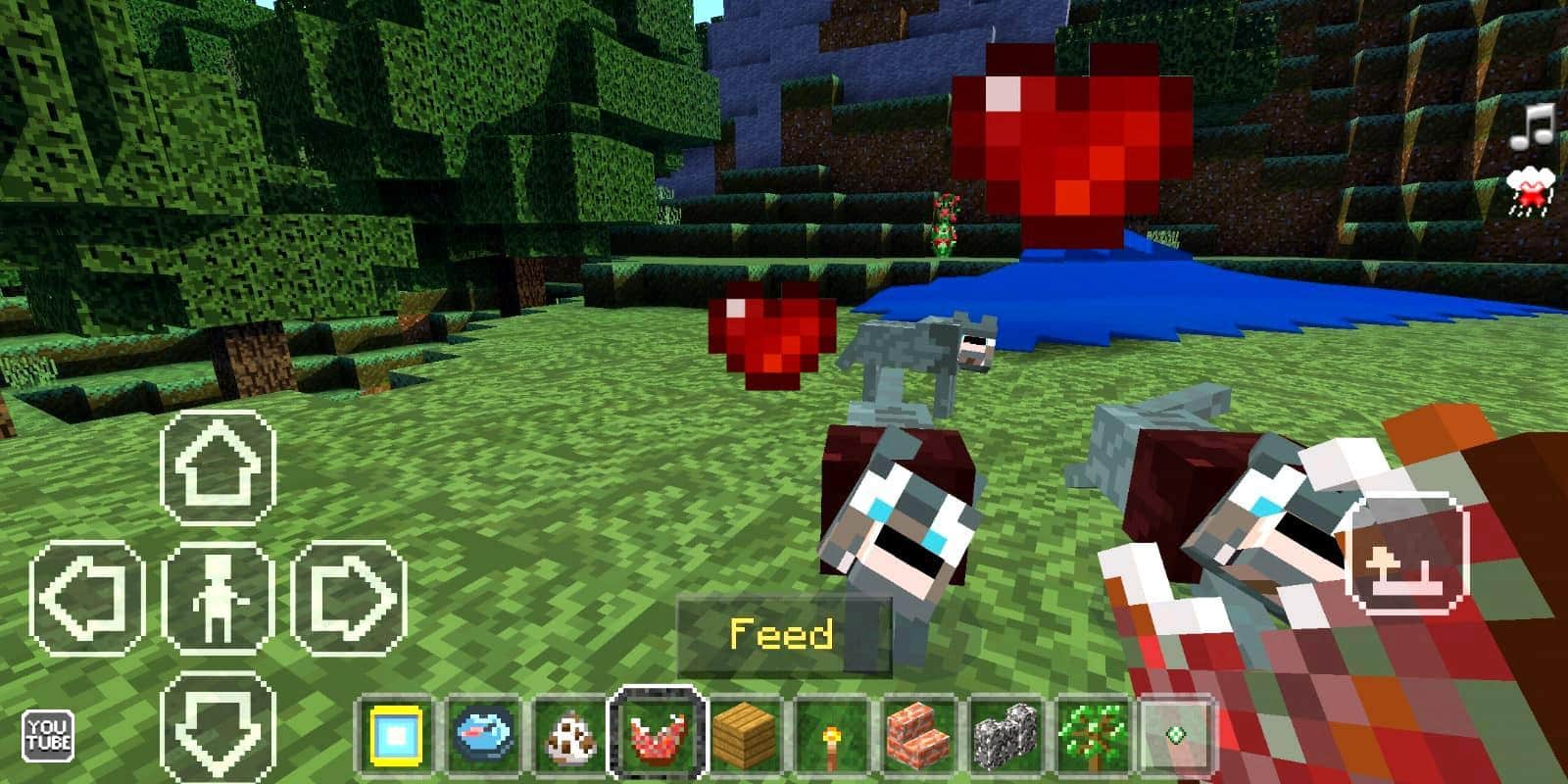
Task: Select the fish bowl item
Action: pos(483,735)
